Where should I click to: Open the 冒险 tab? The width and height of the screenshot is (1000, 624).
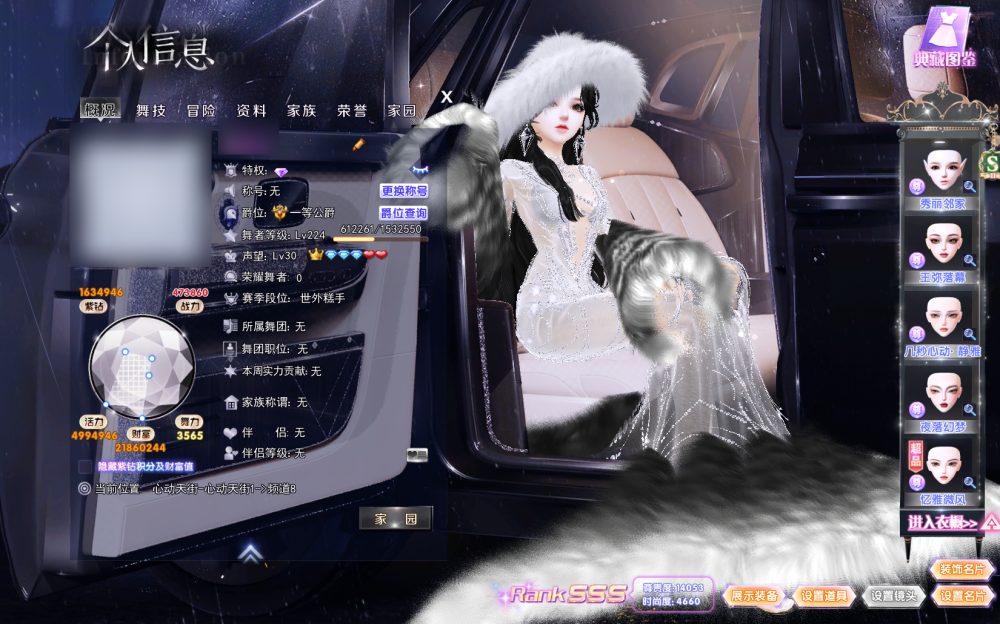click(x=201, y=111)
